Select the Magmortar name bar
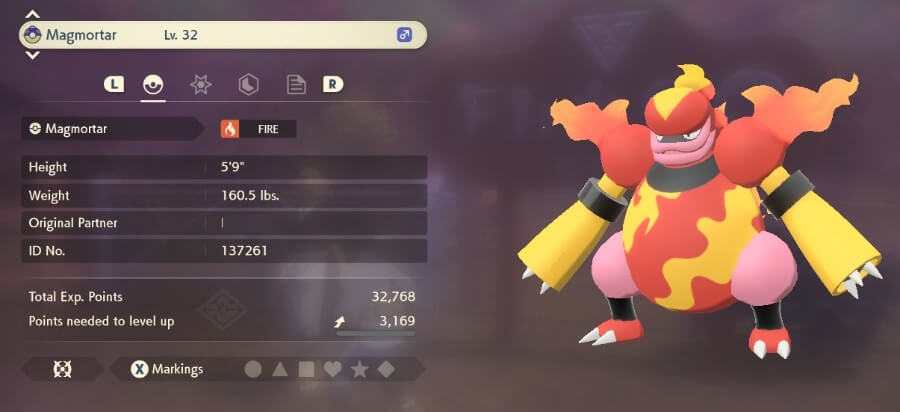 pos(222,35)
